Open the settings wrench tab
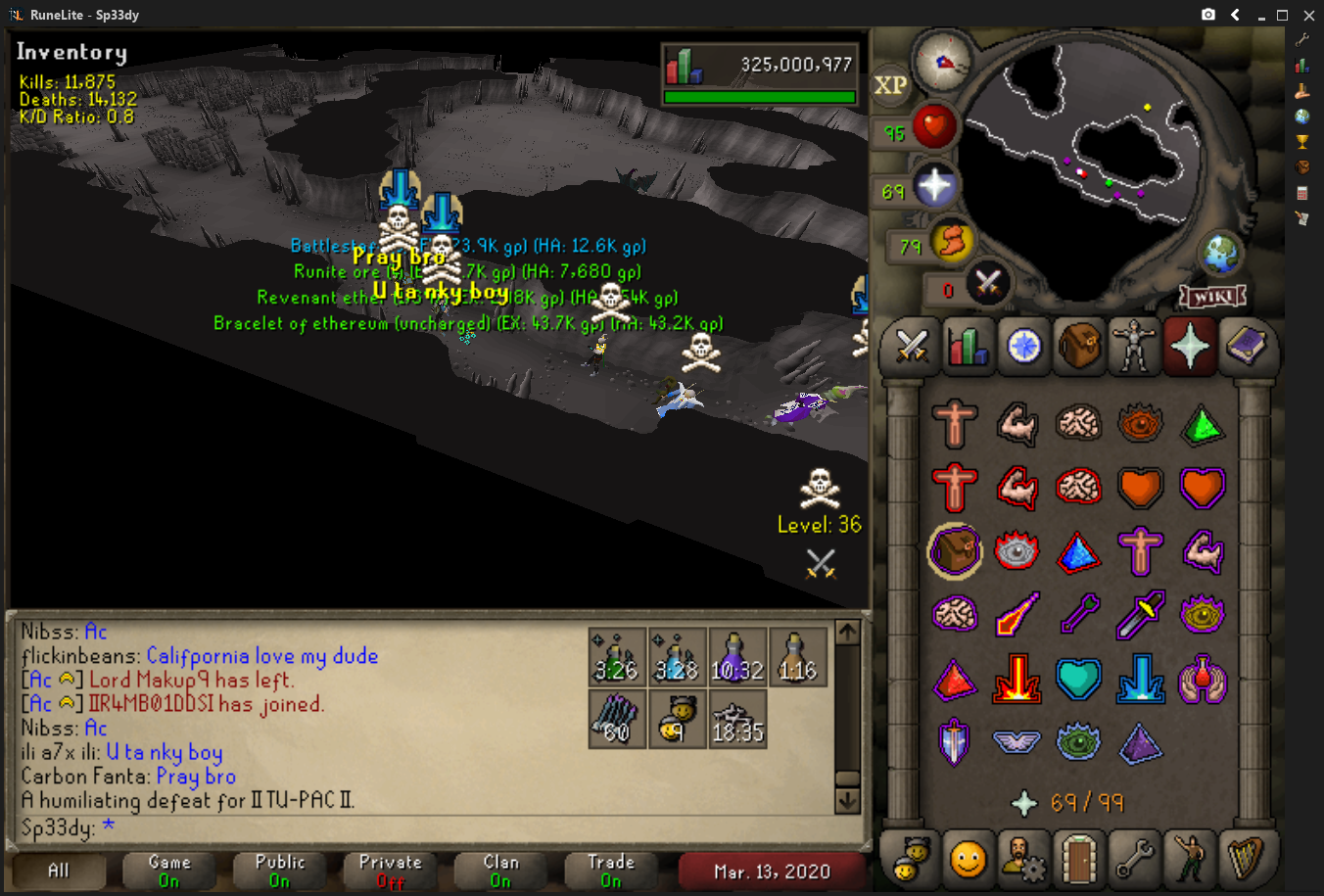Viewport: 1324px width, 896px height. 1134,858
